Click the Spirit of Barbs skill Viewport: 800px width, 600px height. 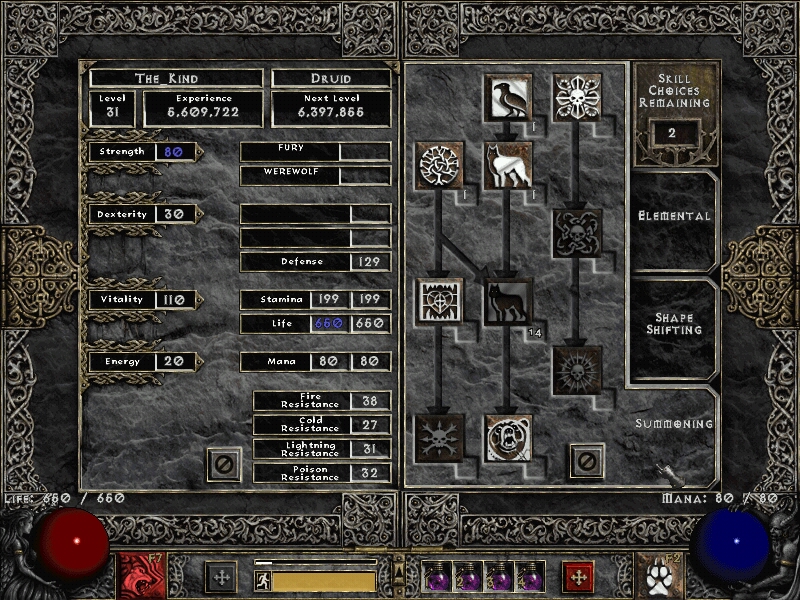(x=439, y=438)
